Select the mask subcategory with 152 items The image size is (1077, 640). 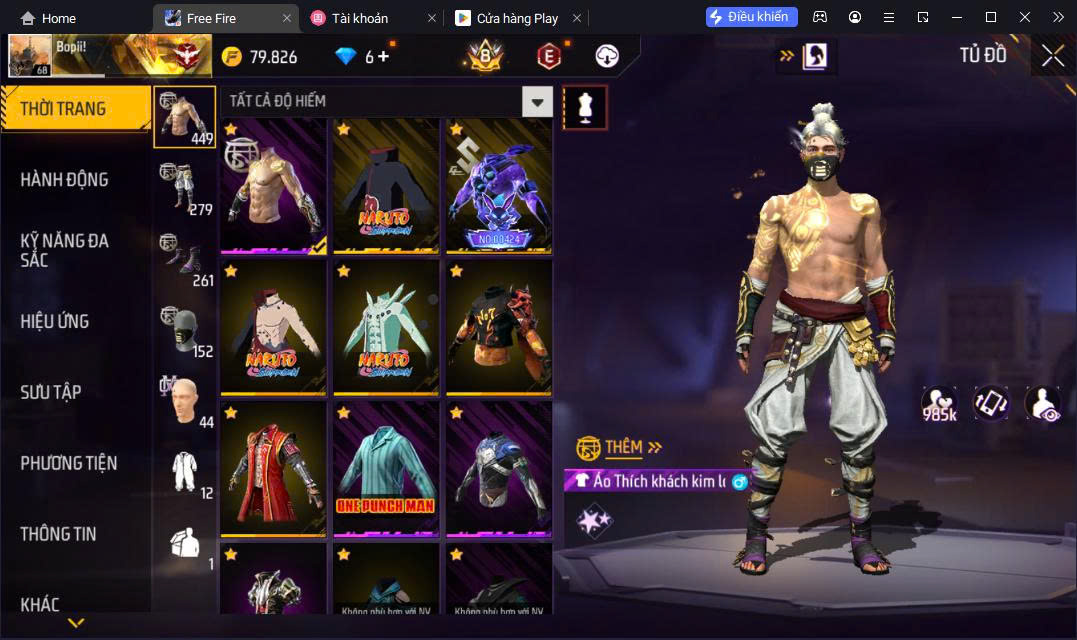[185, 329]
